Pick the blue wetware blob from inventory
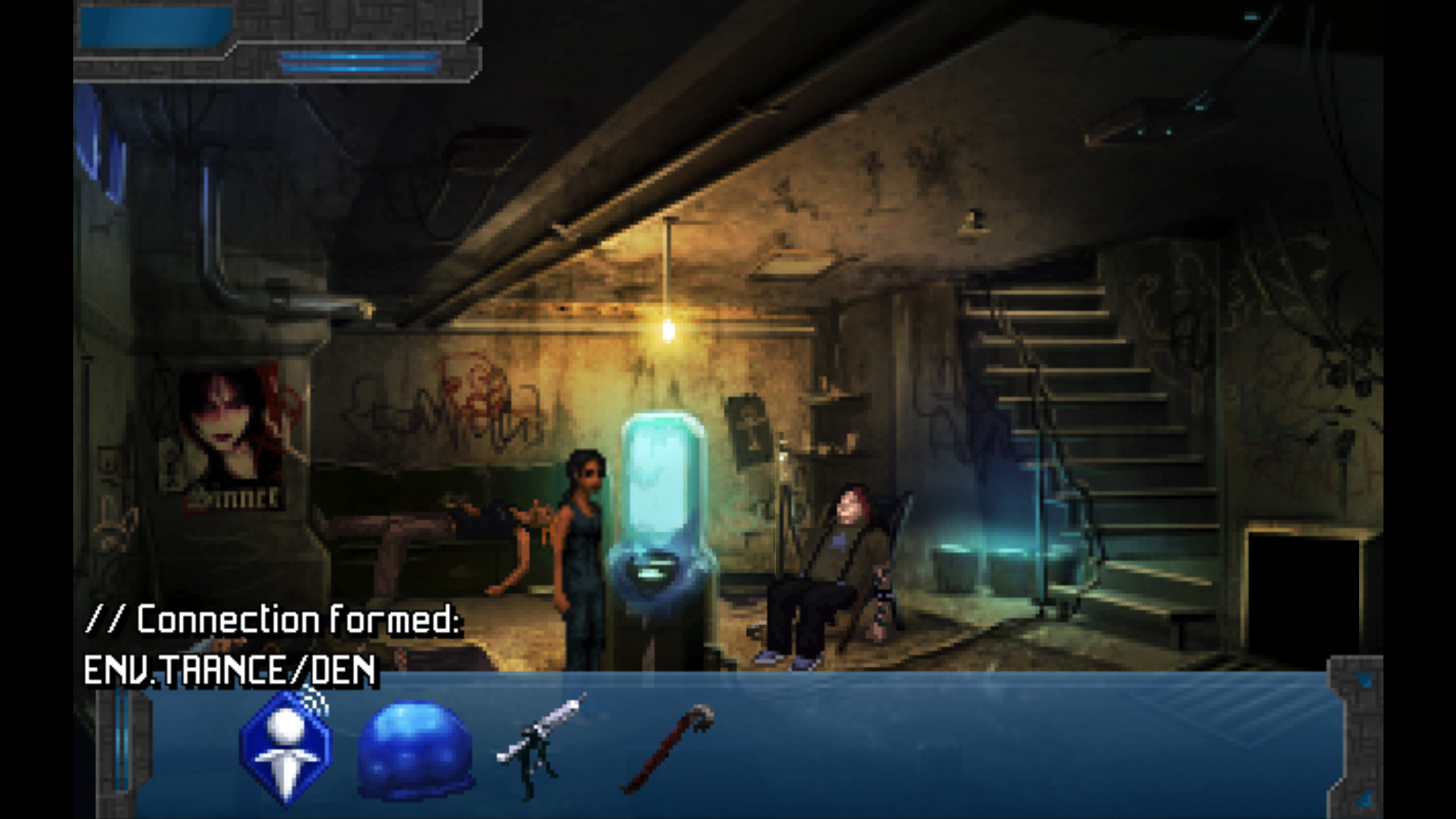Image resolution: width=1456 pixels, height=819 pixels. (x=415, y=750)
